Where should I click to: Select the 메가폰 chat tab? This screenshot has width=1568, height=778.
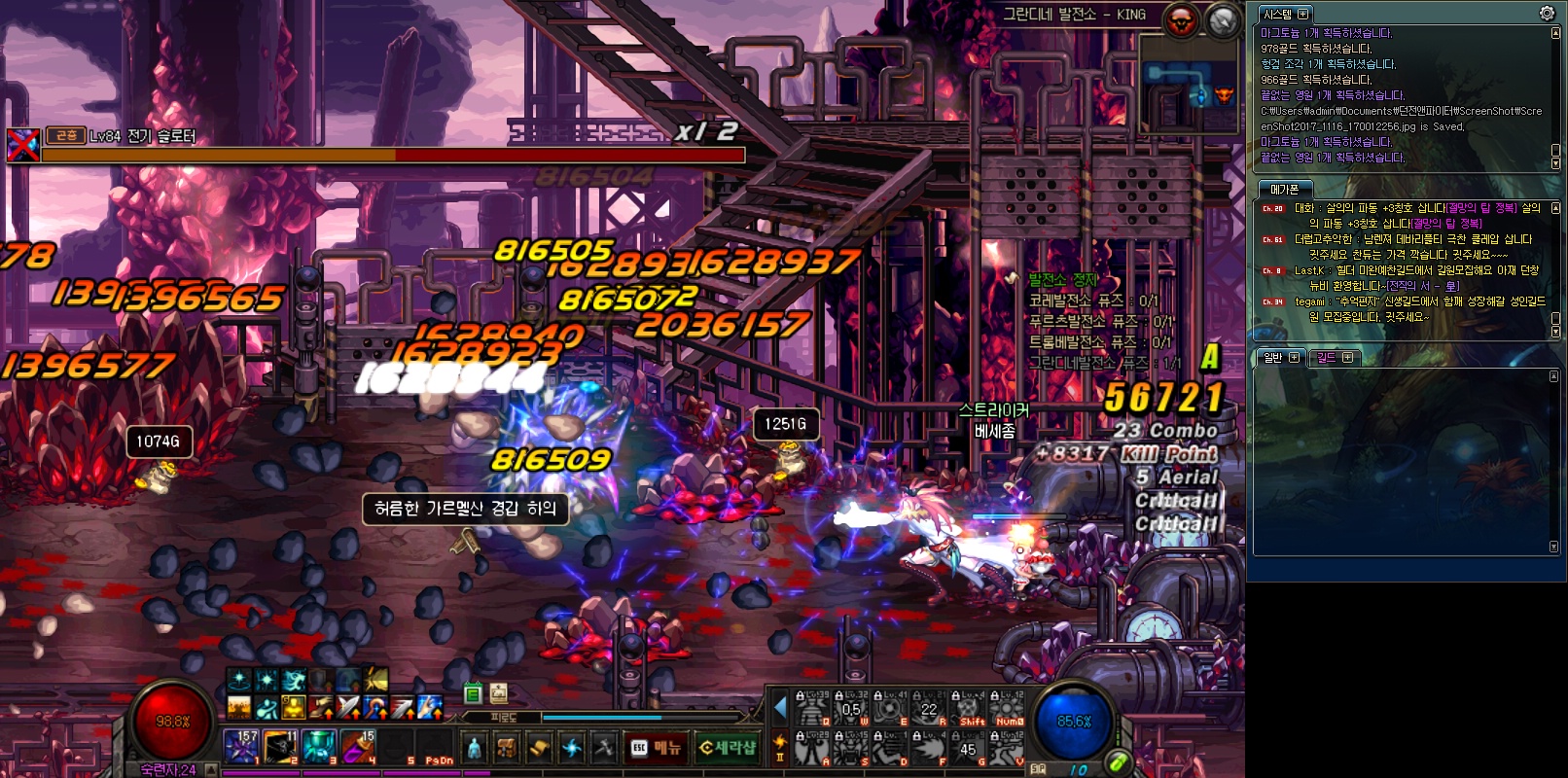[1284, 189]
